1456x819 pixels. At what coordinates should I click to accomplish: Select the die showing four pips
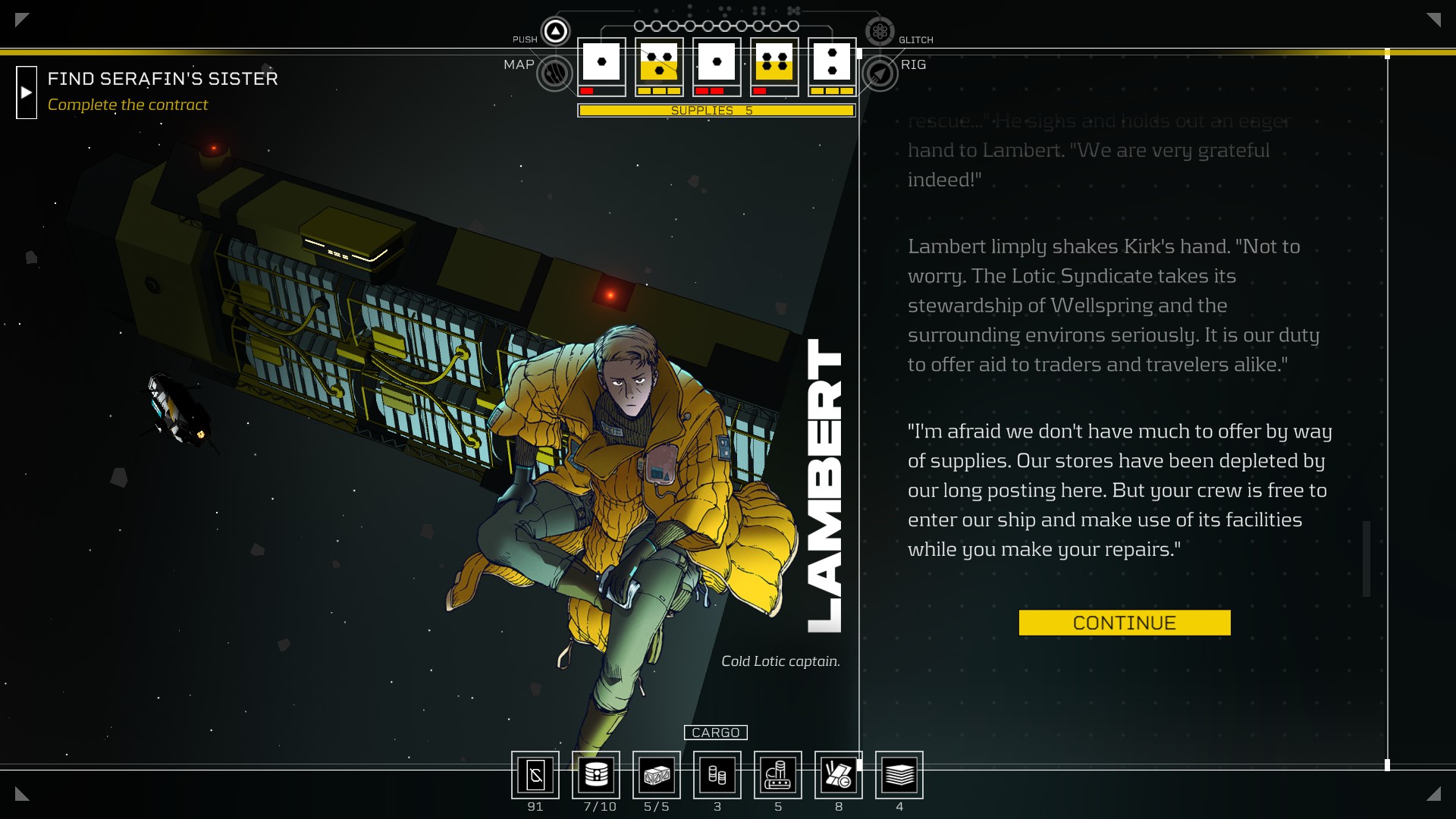tap(774, 62)
